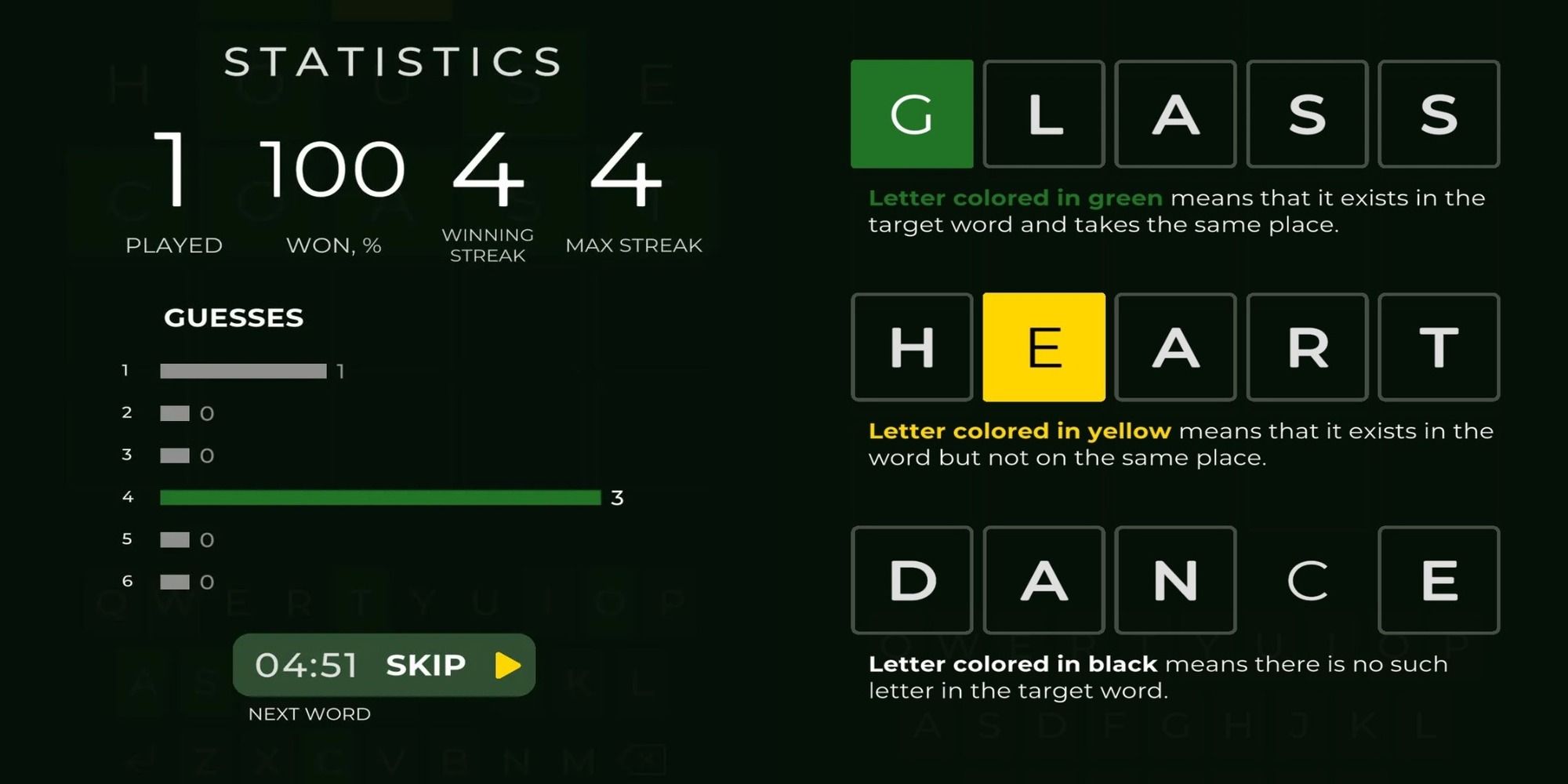This screenshot has height=784, width=1568.
Task: Click the highlighted 'Letter colored in green' text
Action: [x=1014, y=198]
